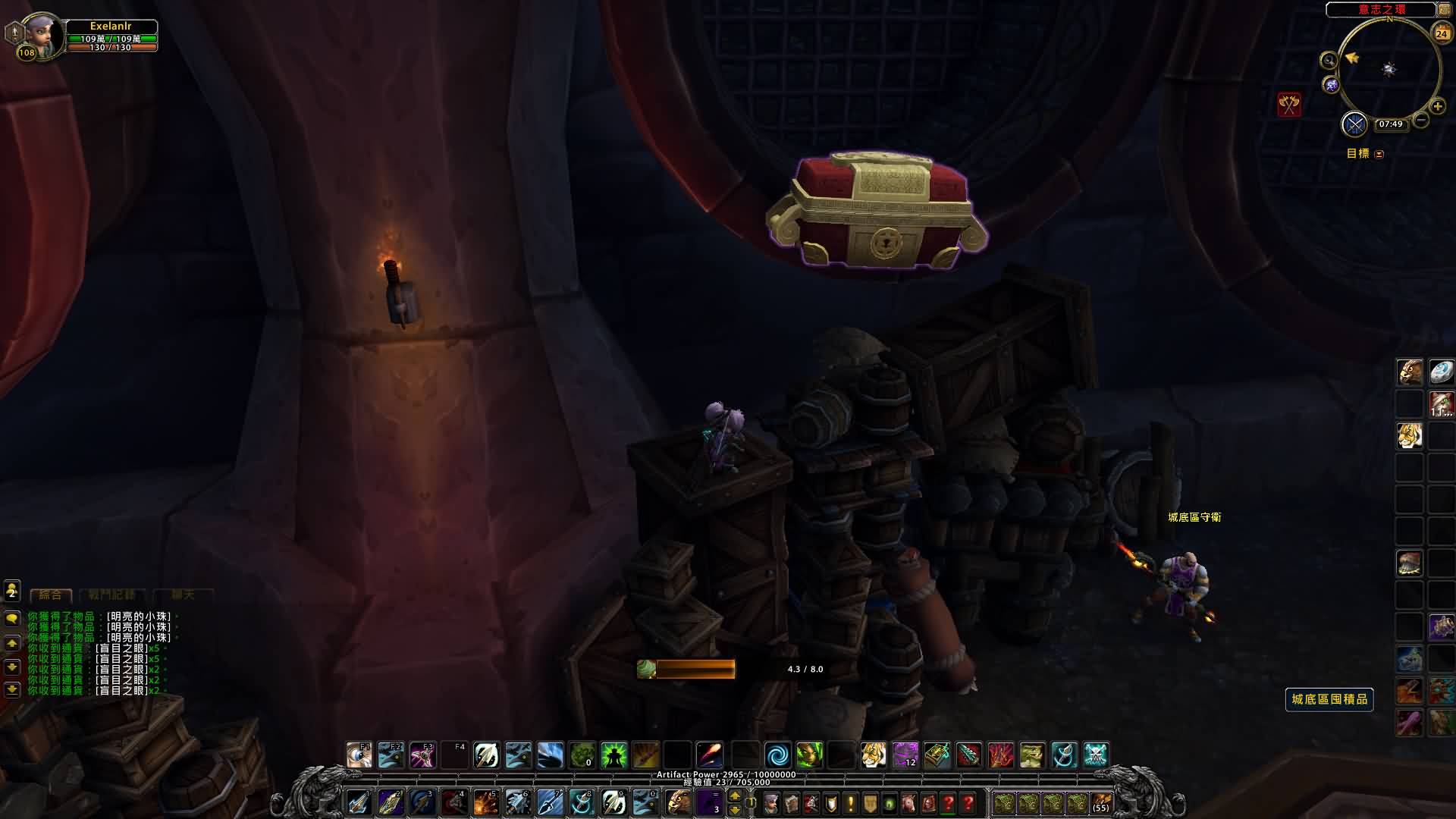Open the backpack showing 55 free slots
This screenshot has height=819, width=1456.
[1100, 802]
